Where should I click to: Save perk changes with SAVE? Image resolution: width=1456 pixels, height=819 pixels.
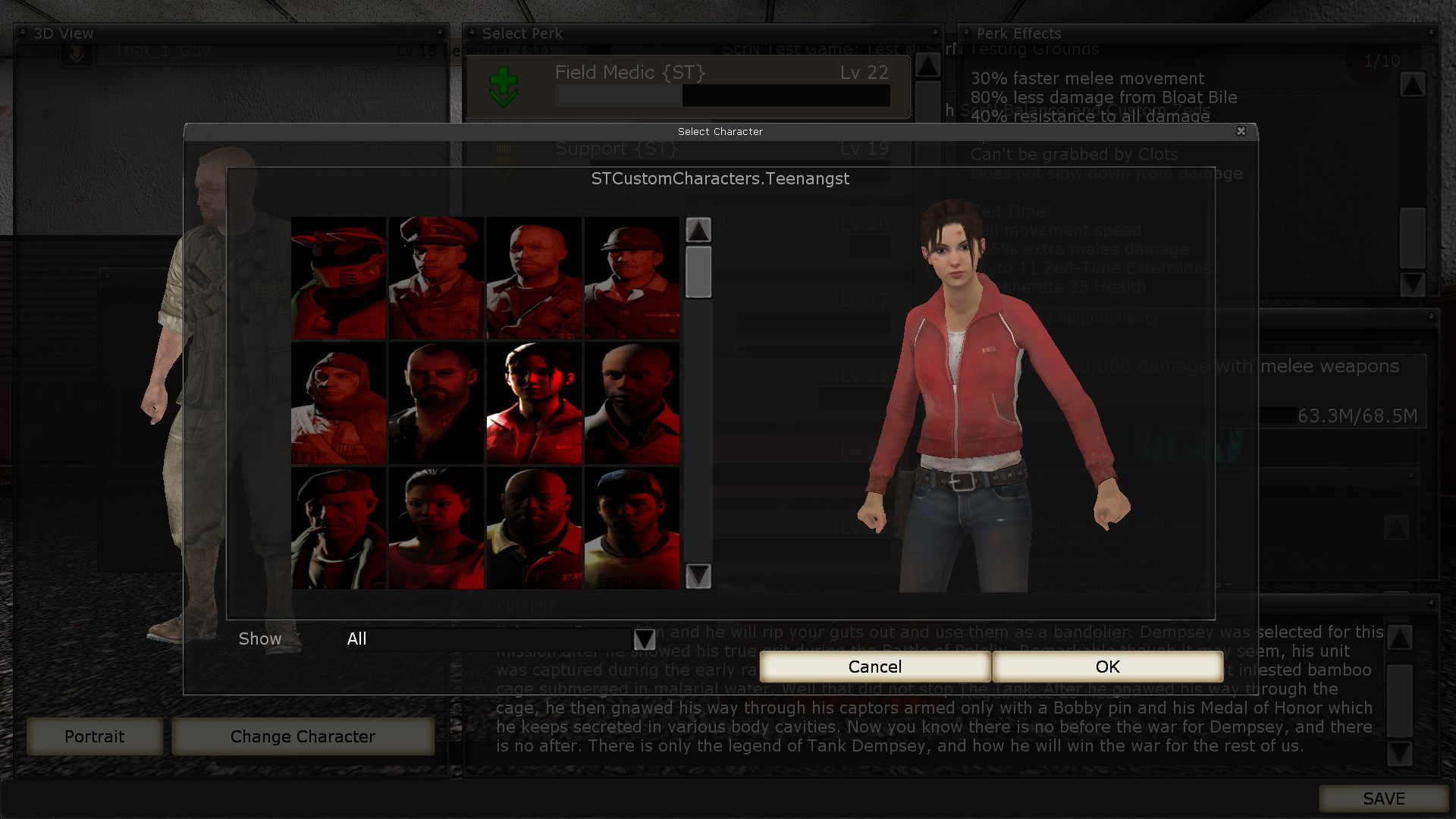[x=1385, y=799]
